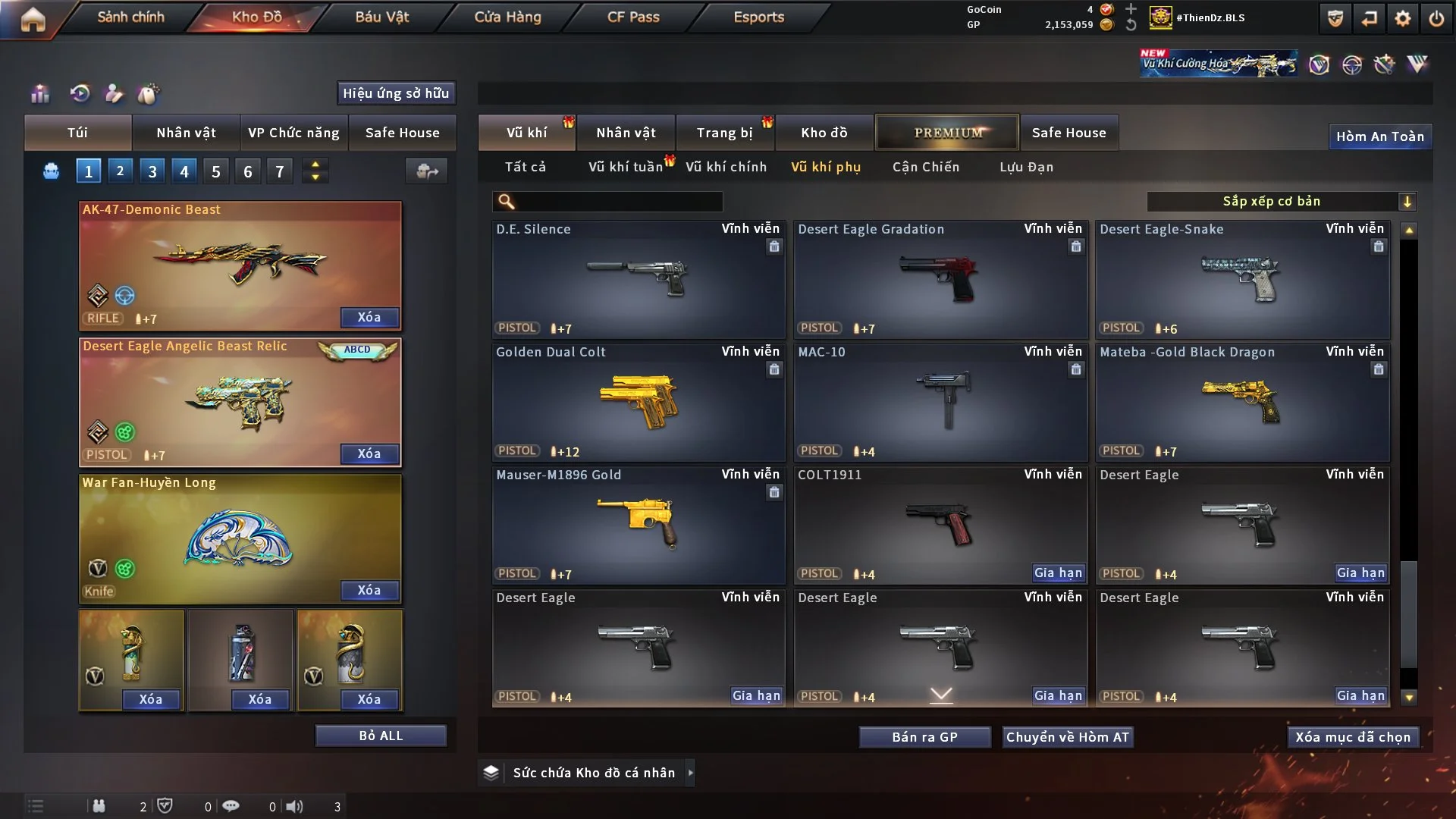This screenshot has width=1456, height=819.
Task: Delete chosen items with Xóa mục đã chọn
Action: (x=1353, y=737)
